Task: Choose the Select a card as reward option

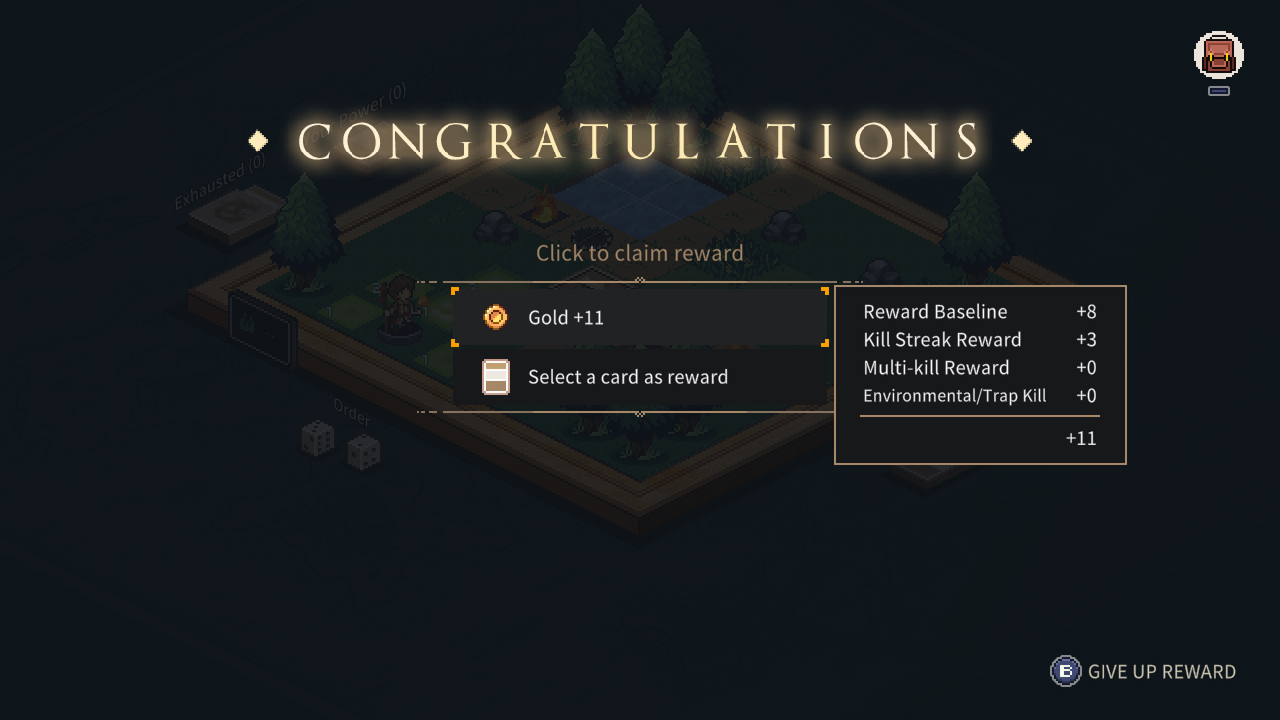Action: tap(640, 377)
